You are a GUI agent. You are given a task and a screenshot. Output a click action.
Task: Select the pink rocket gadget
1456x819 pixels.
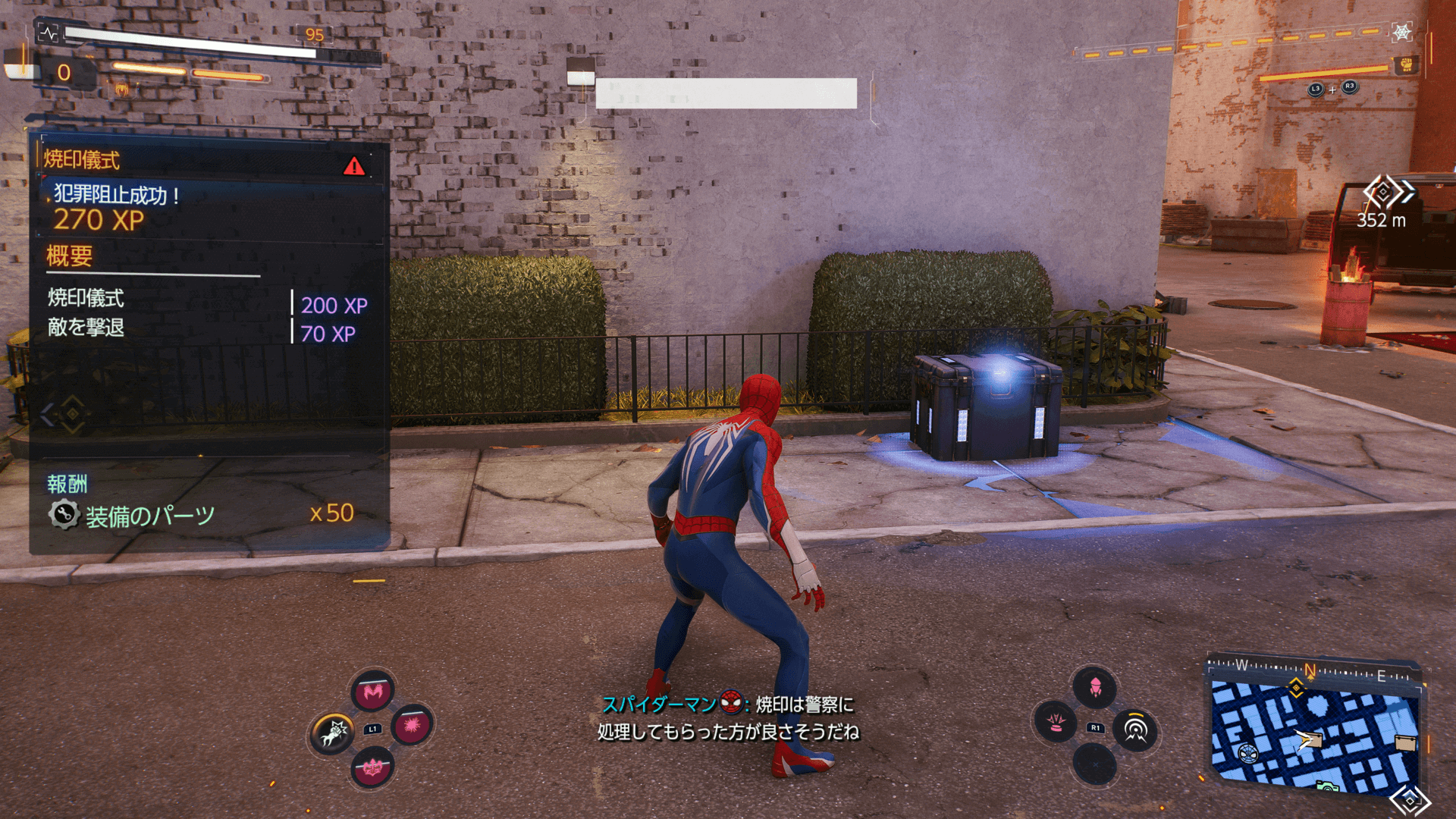coord(1095,687)
